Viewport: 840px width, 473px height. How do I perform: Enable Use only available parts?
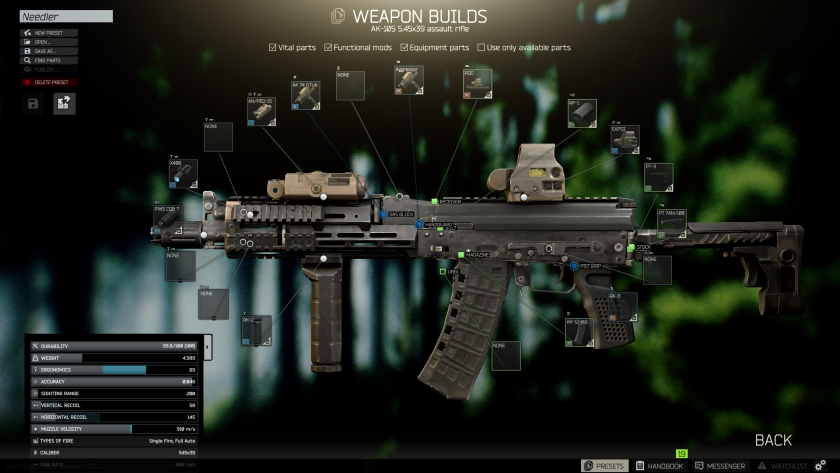[x=480, y=47]
